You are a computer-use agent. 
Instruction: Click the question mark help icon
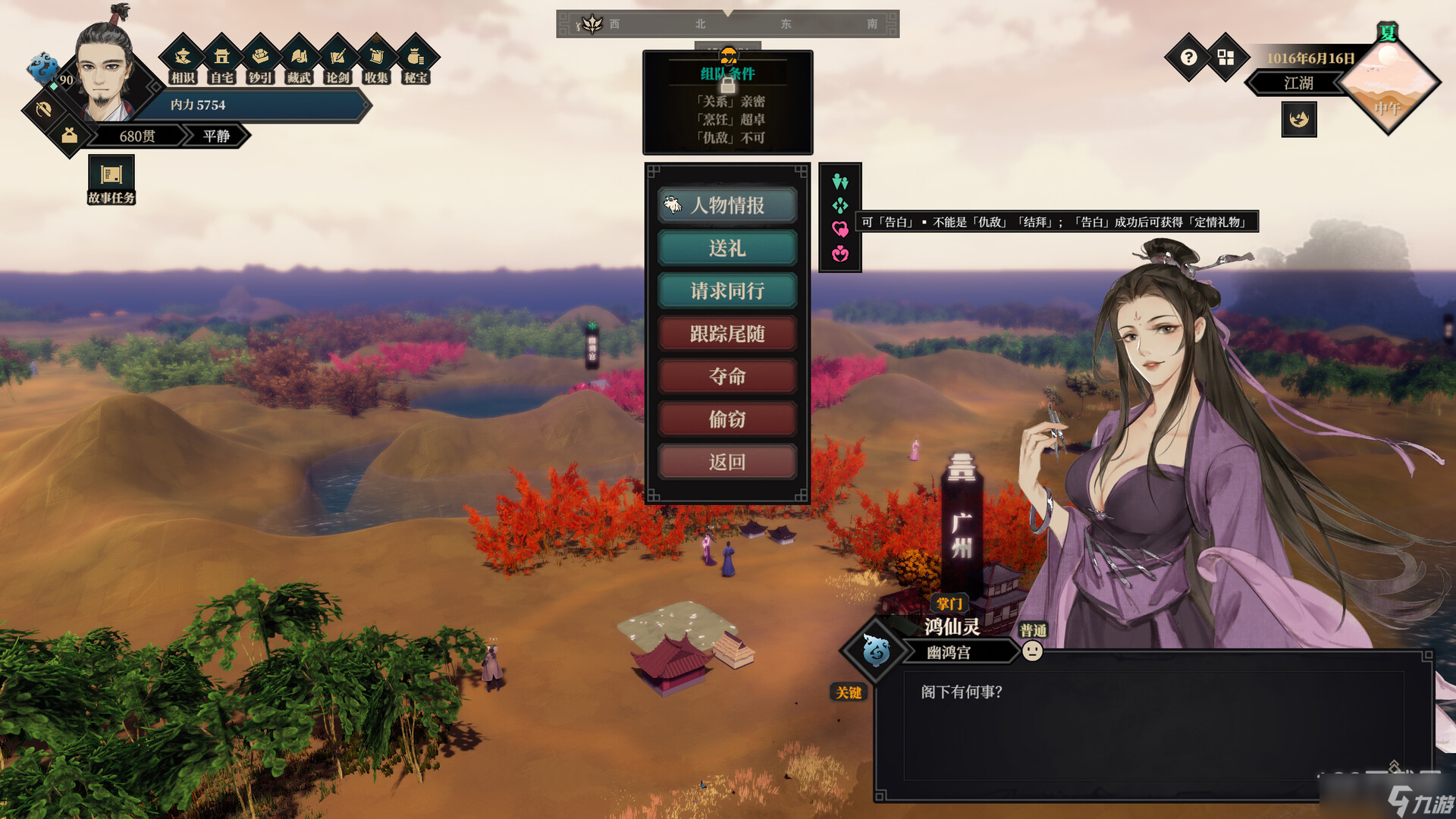pos(1188,58)
